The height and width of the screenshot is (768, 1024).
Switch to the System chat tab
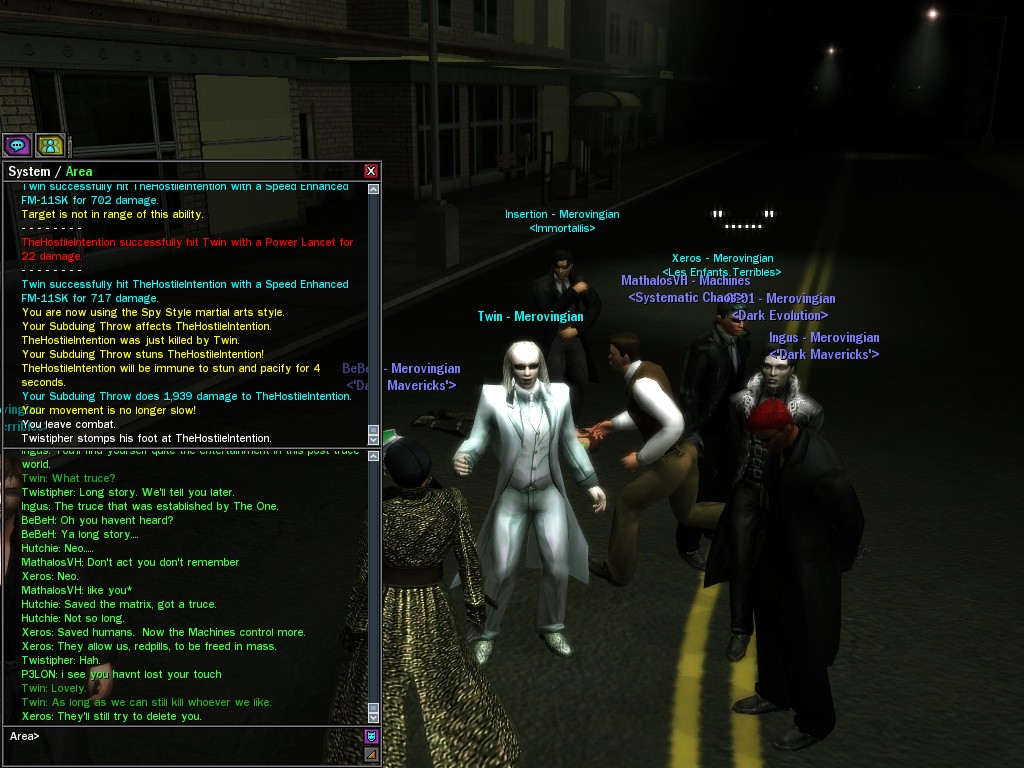28,171
